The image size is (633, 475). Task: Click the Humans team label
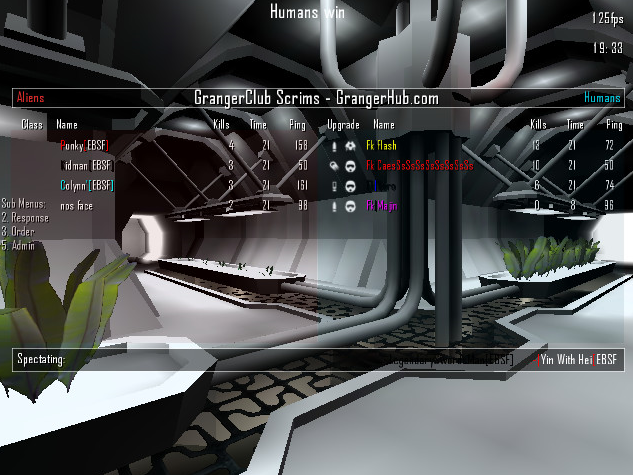click(x=602, y=98)
